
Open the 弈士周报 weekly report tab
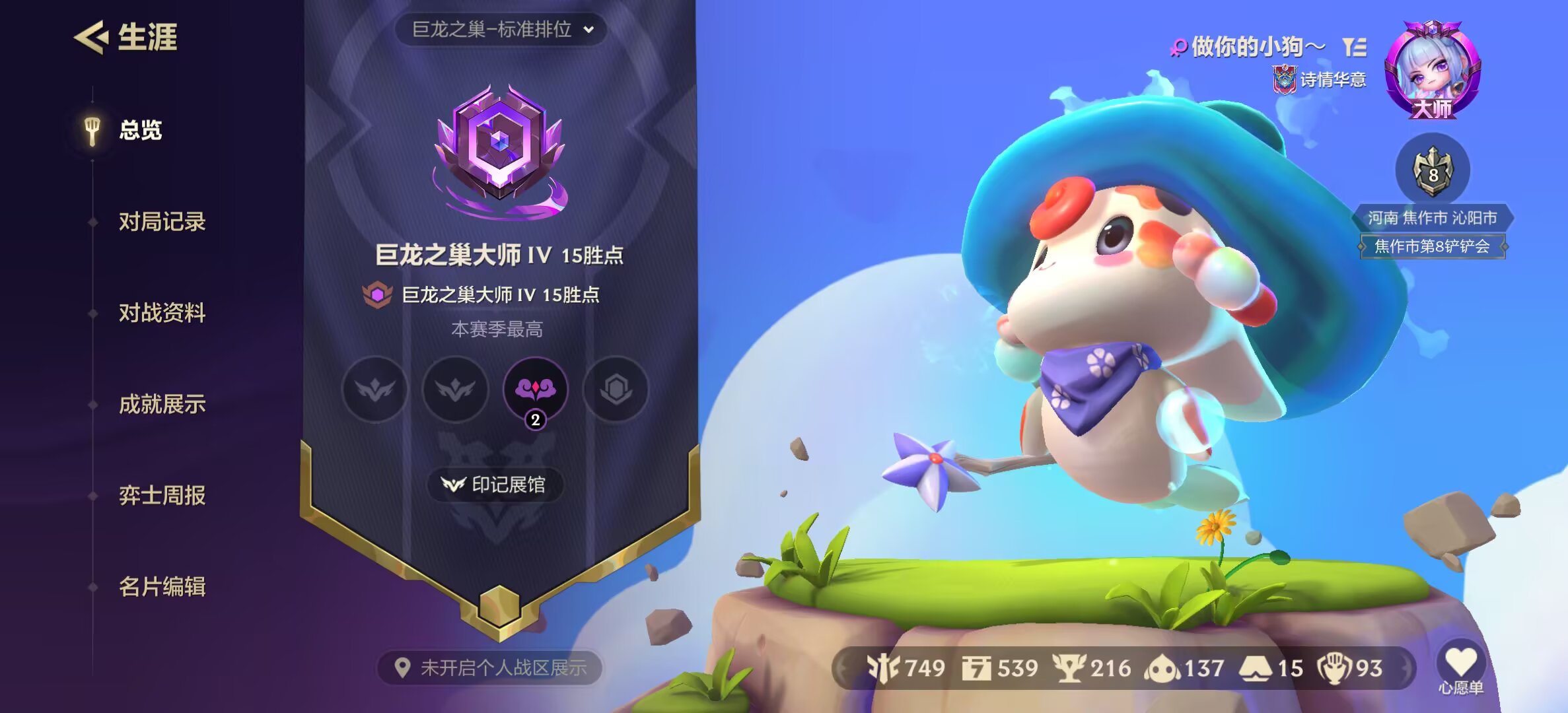[162, 495]
